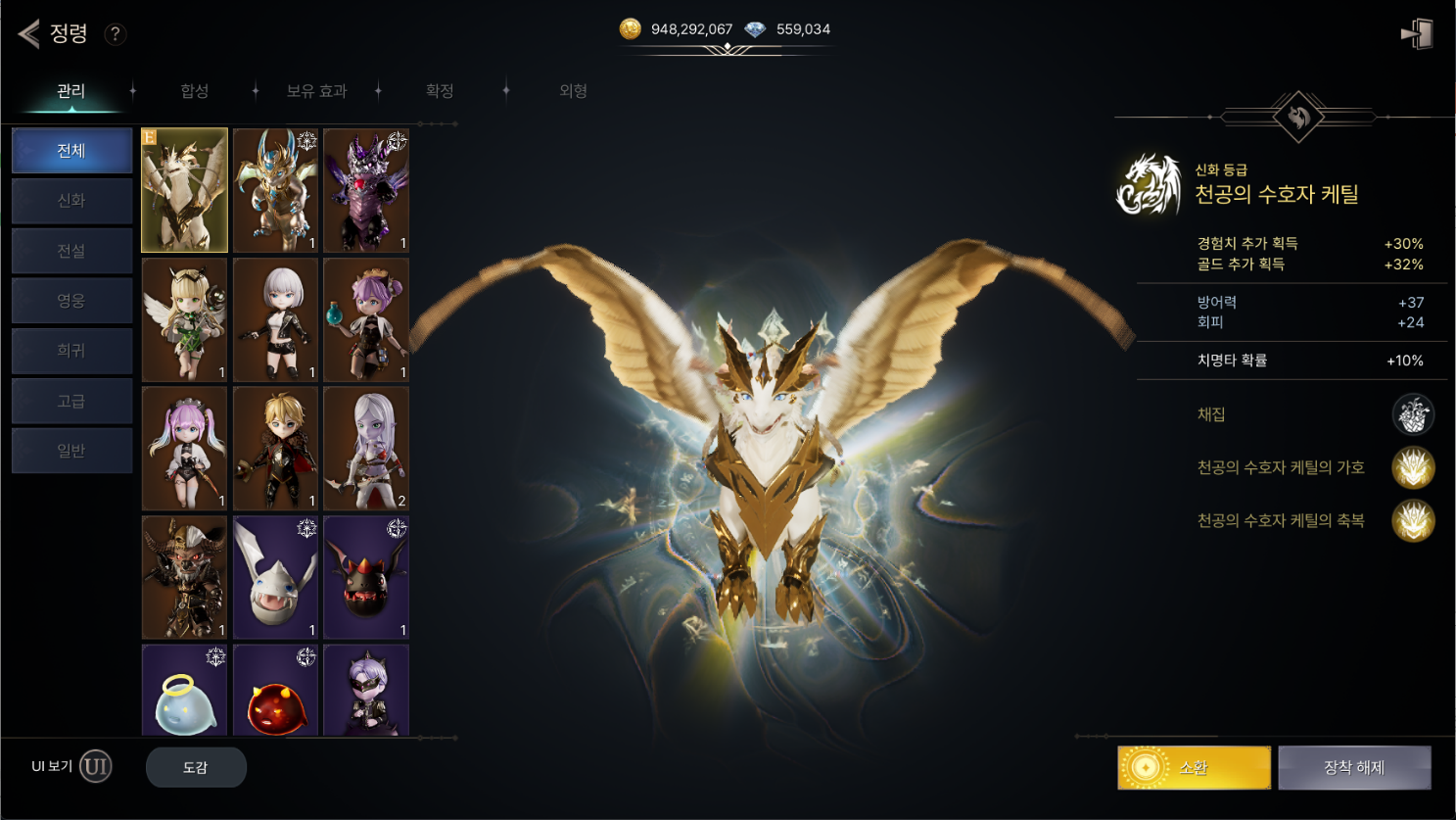The width and height of the screenshot is (1456, 820).
Task: Show the 외형 tab
Action: pos(573,91)
